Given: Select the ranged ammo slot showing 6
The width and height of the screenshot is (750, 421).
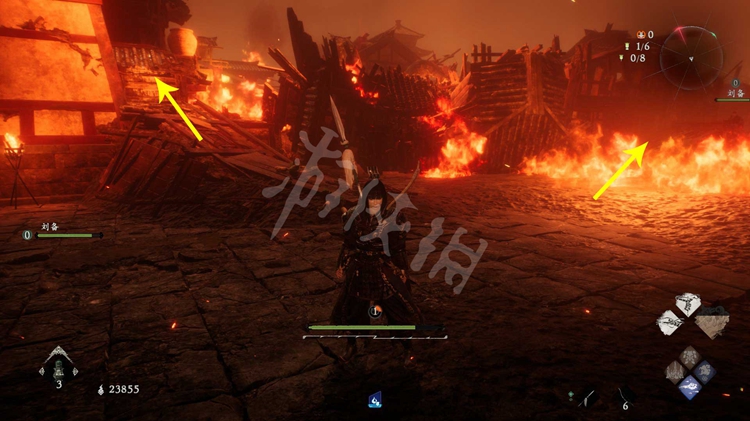Looking at the screenshot, I should [x=622, y=396].
